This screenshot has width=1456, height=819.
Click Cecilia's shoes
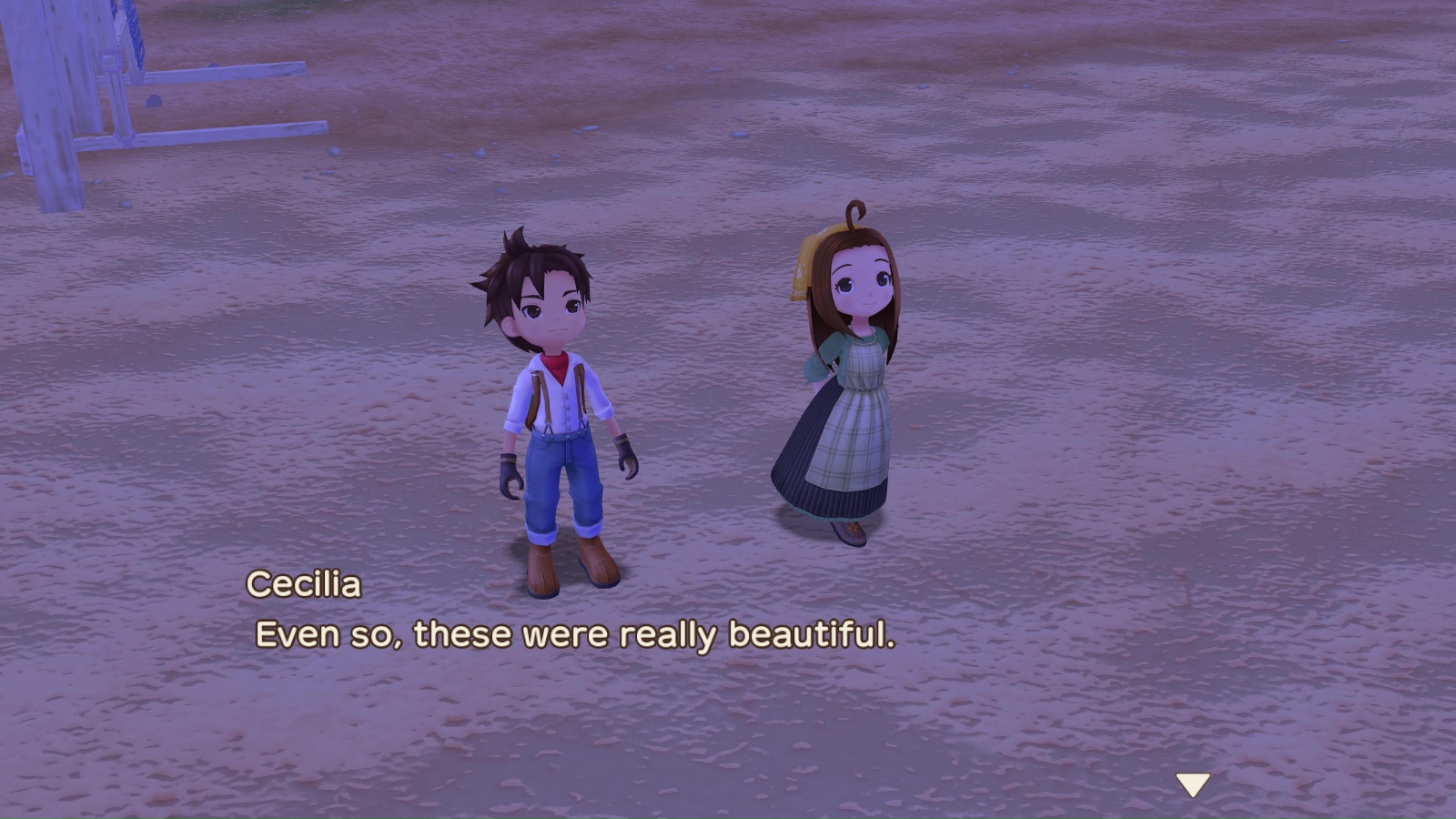[x=851, y=532]
